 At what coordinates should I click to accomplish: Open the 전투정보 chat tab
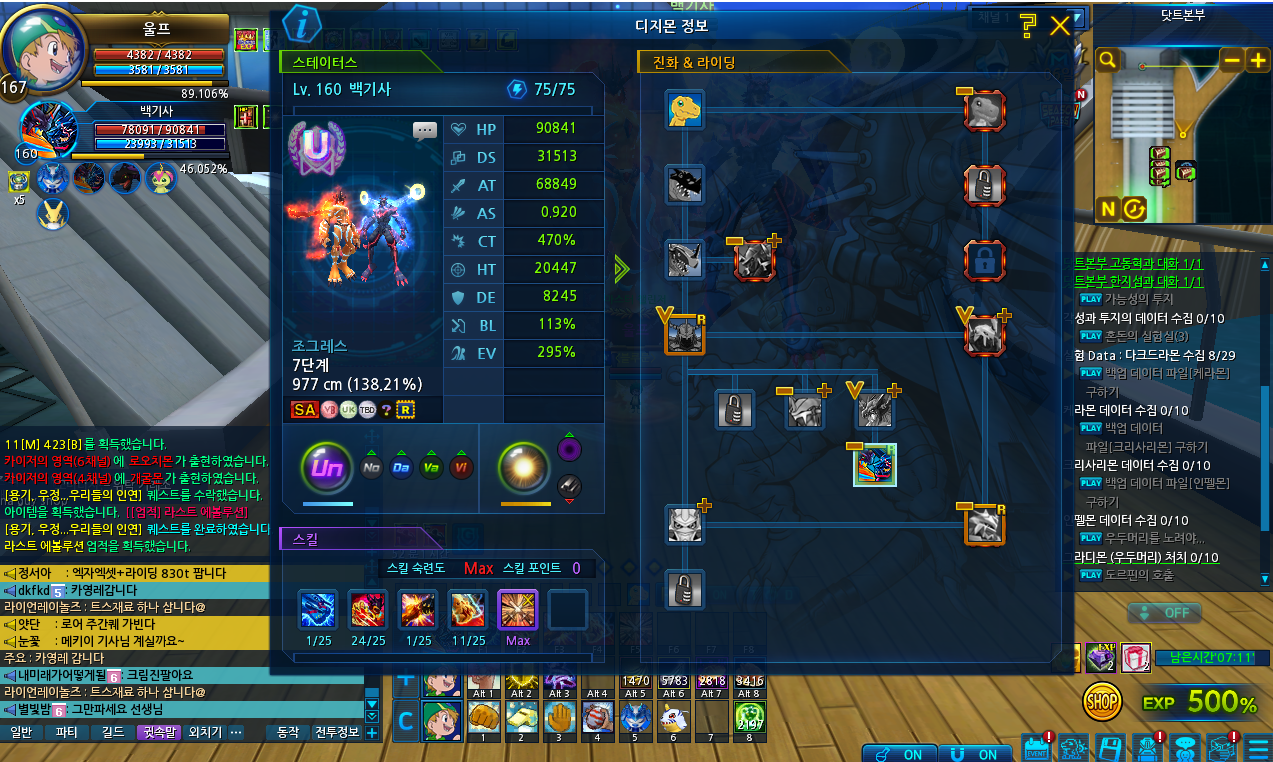tap(336, 732)
